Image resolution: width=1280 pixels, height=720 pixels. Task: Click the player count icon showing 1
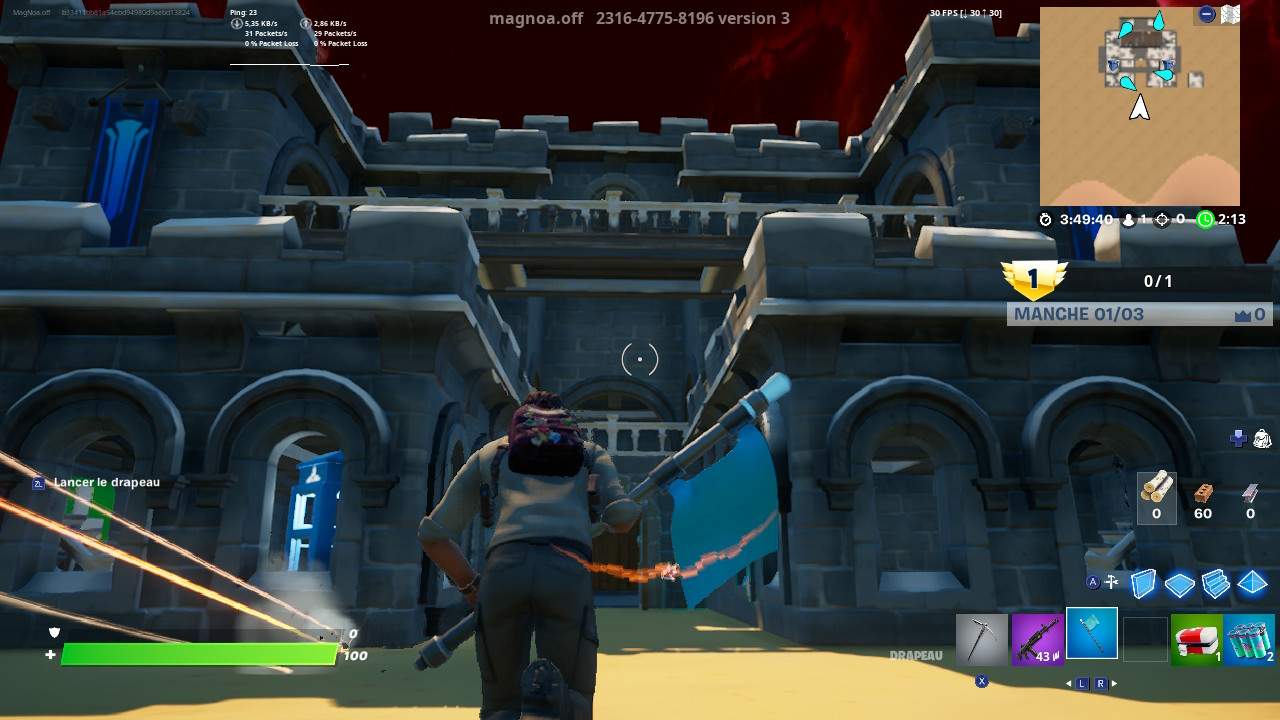pos(1127,220)
